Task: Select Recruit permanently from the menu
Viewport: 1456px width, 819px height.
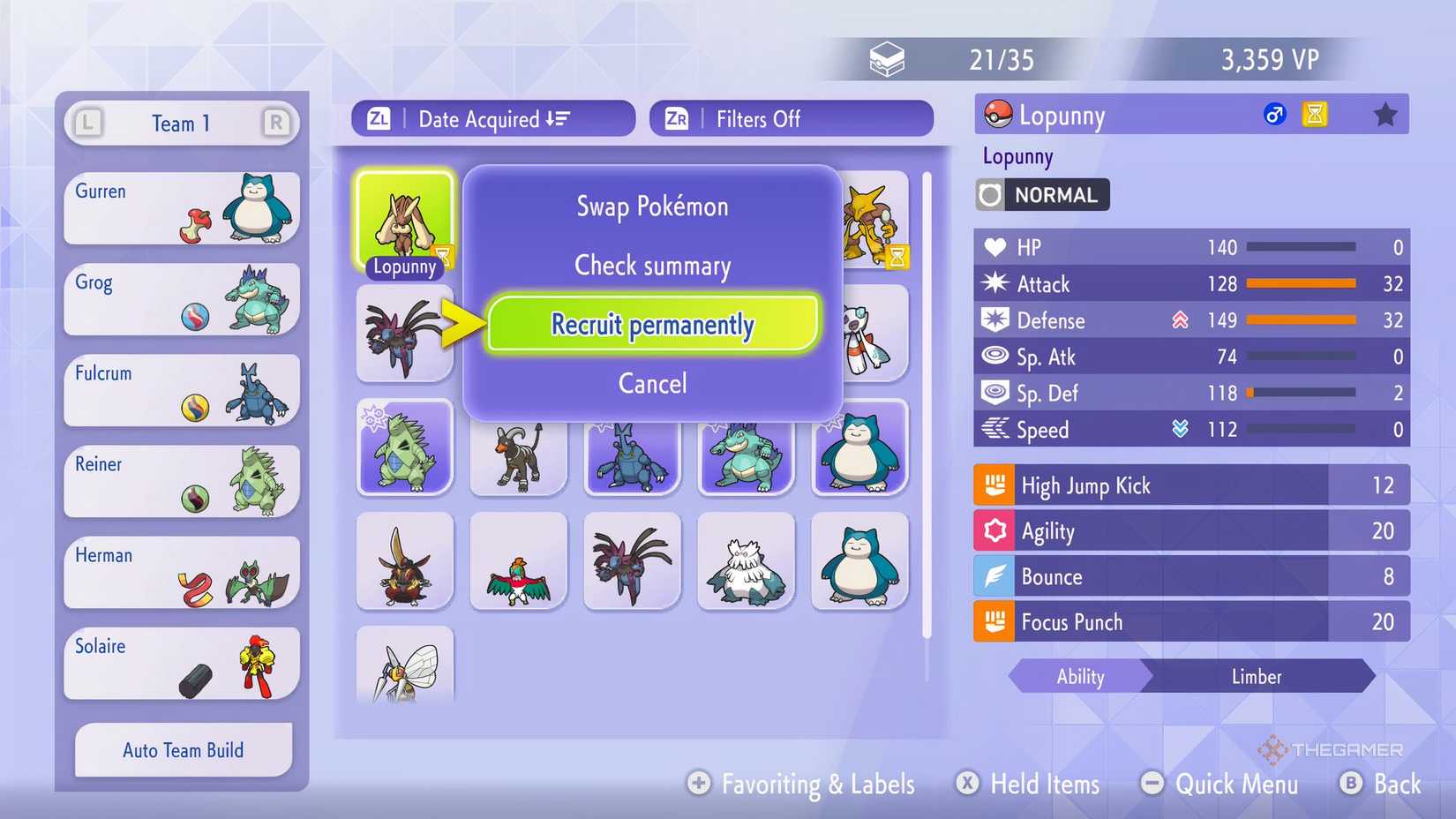Action: pyautogui.click(x=652, y=324)
